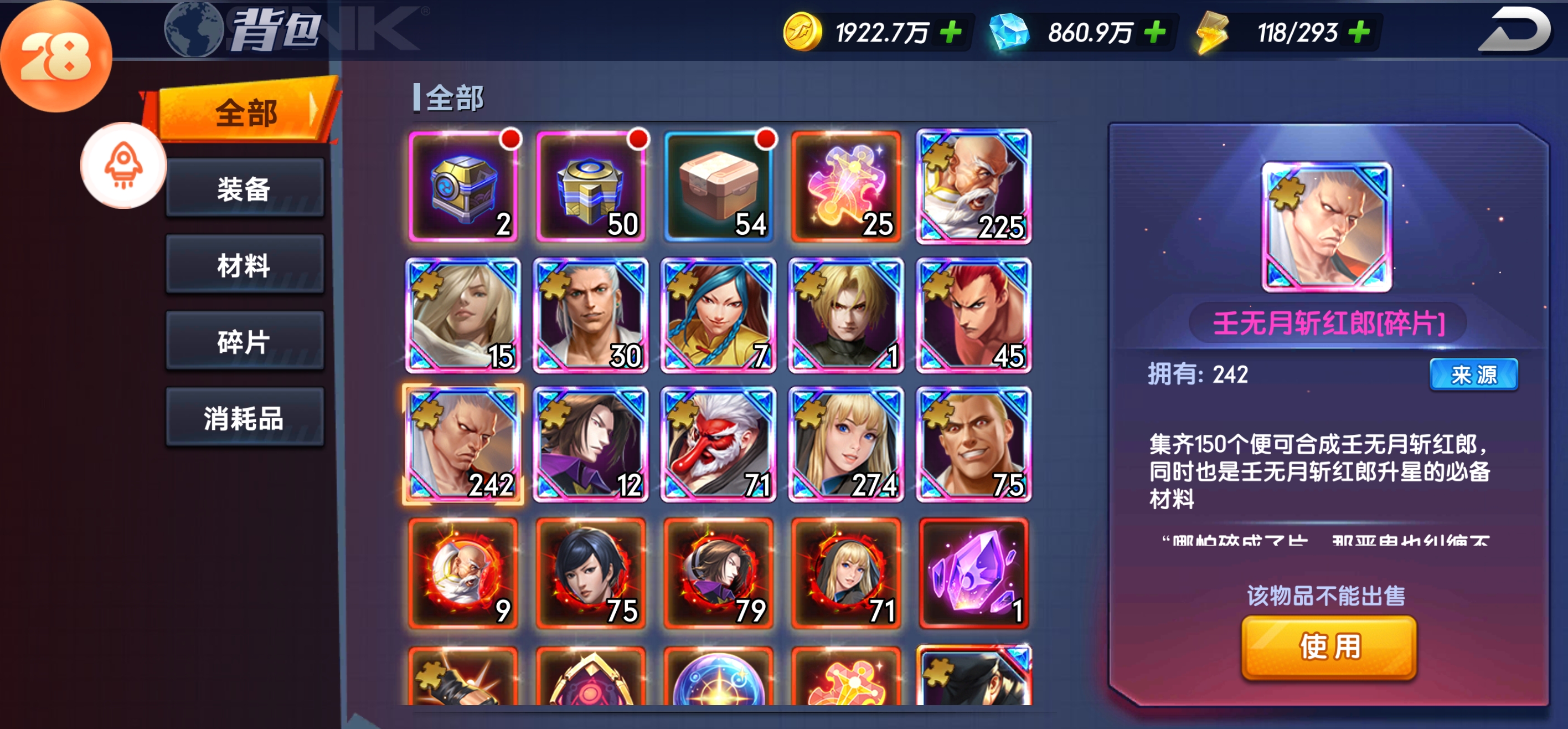Select the brown box with 54 count

(718, 187)
